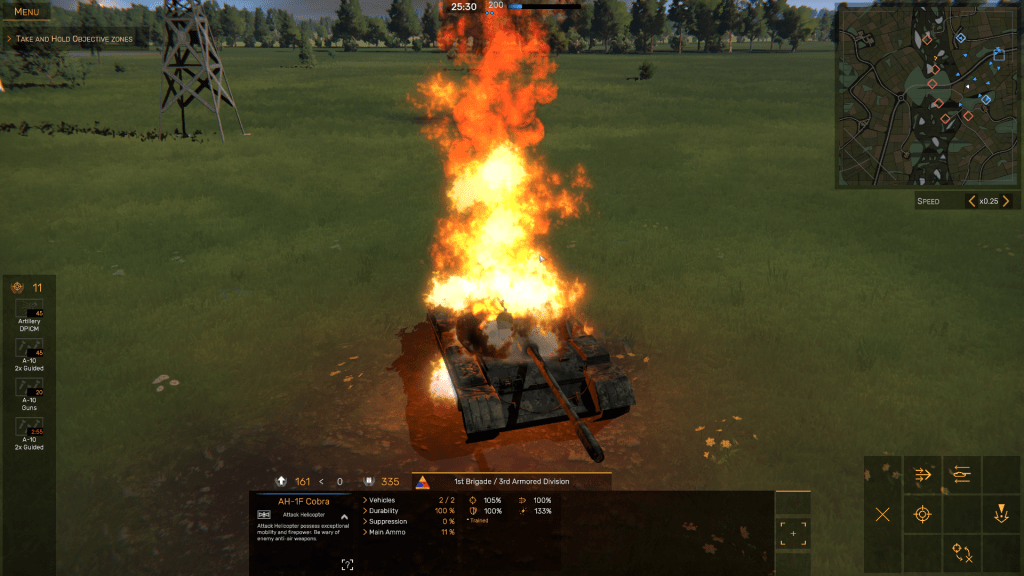Click the question mark help icon
Viewport: 1024px width, 576px height.
click(347, 564)
